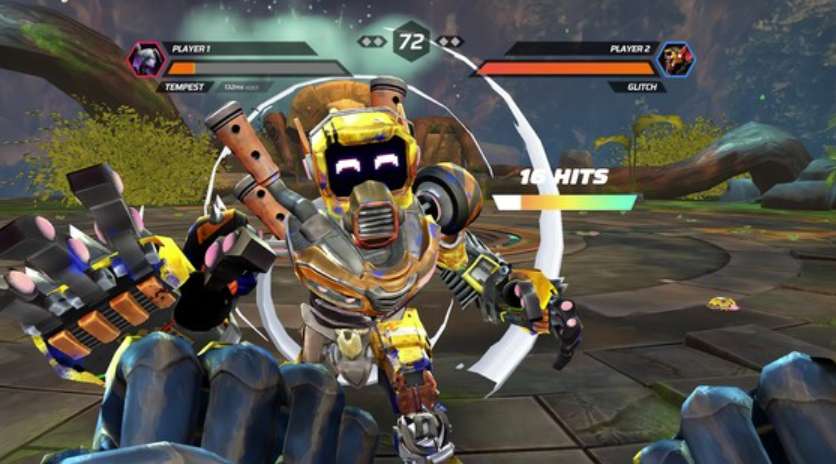836x464 pixels.
Task: Click Player 1's Tempest portrait icon
Action: (x=146, y=59)
